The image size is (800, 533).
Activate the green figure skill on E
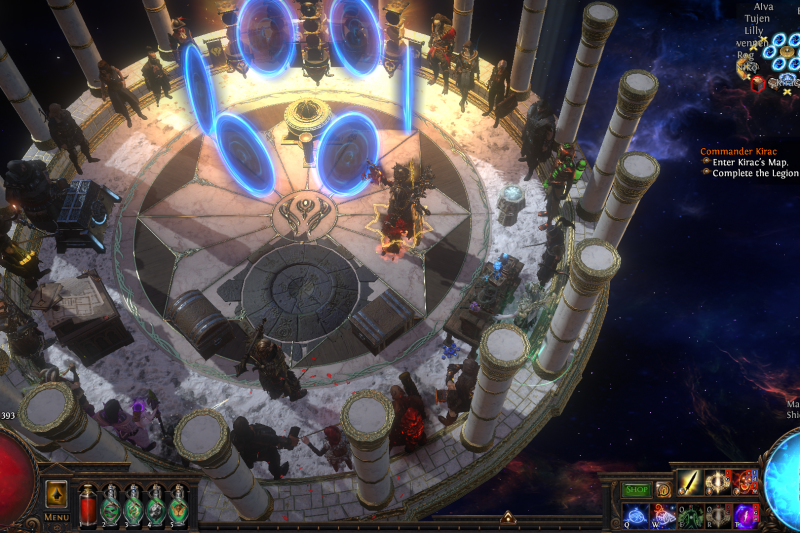click(691, 514)
